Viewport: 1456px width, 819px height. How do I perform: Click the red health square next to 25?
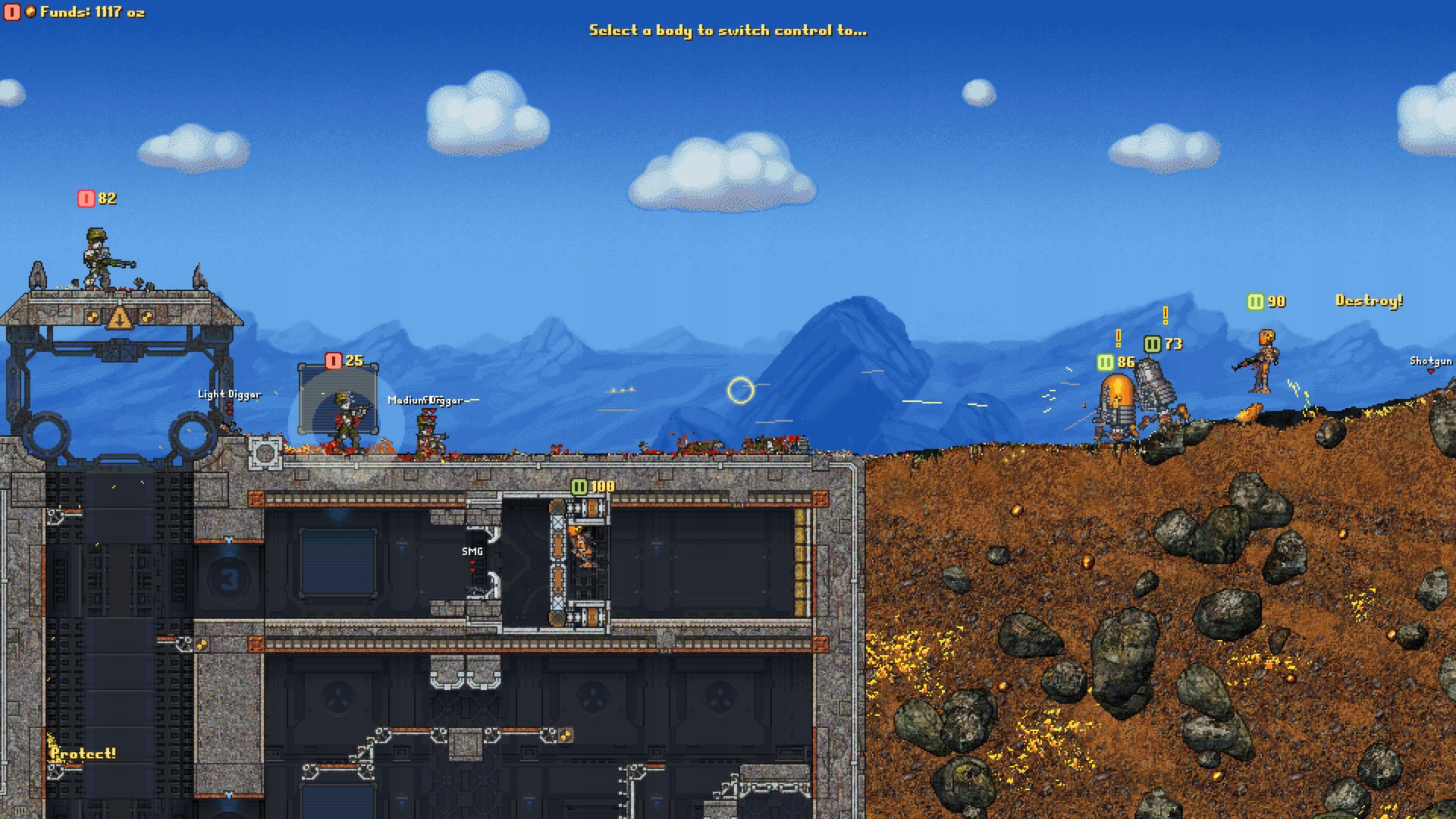(332, 362)
